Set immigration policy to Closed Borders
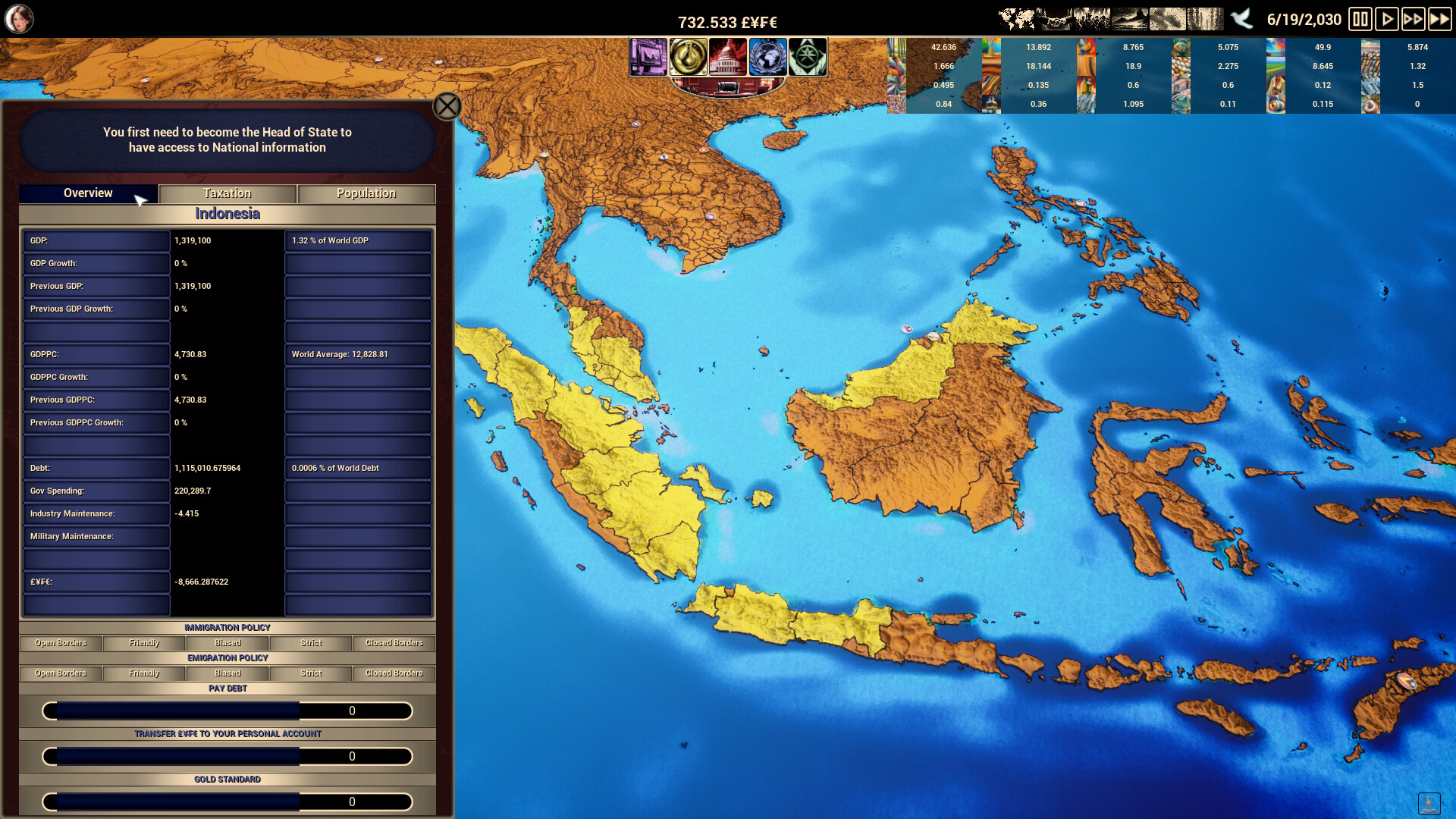Viewport: 1456px width, 819px height. 393,643
